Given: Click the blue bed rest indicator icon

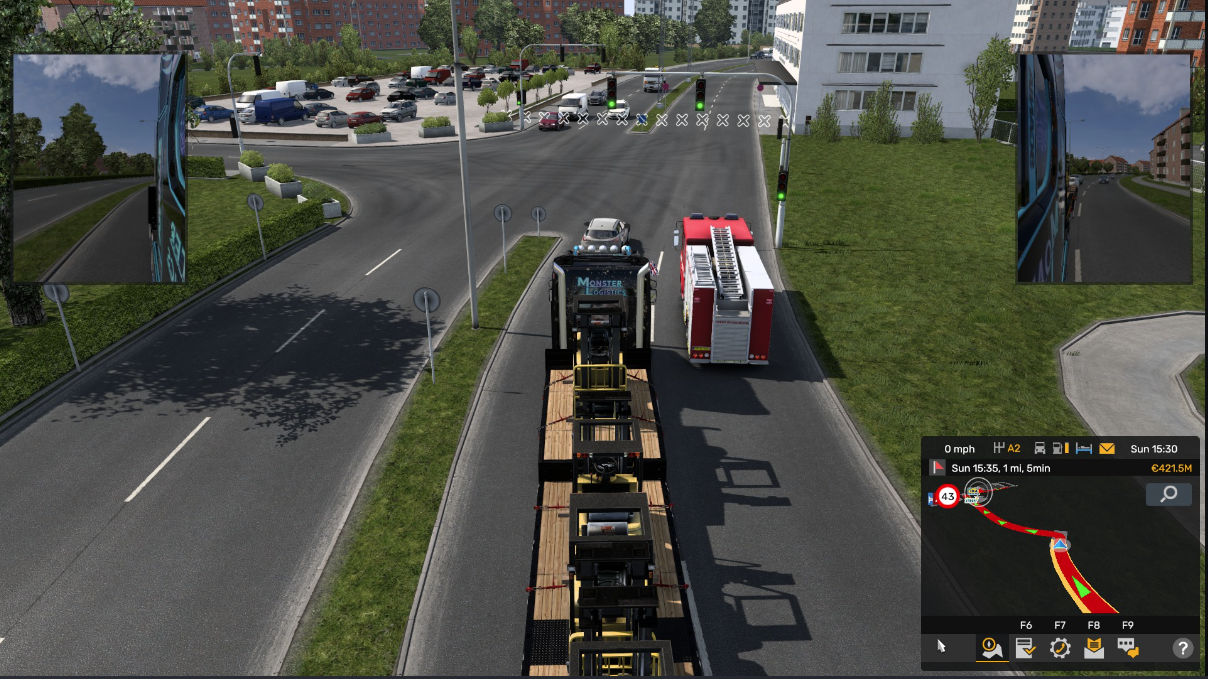Looking at the screenshot, I should pos(1083,449).
